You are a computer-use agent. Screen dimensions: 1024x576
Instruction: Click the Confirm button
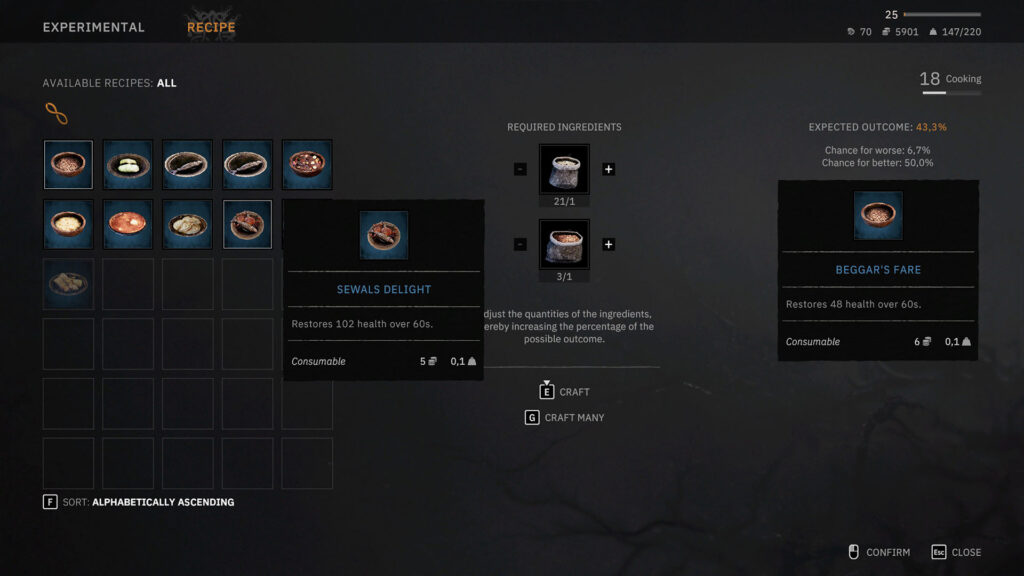click(878, 552)
